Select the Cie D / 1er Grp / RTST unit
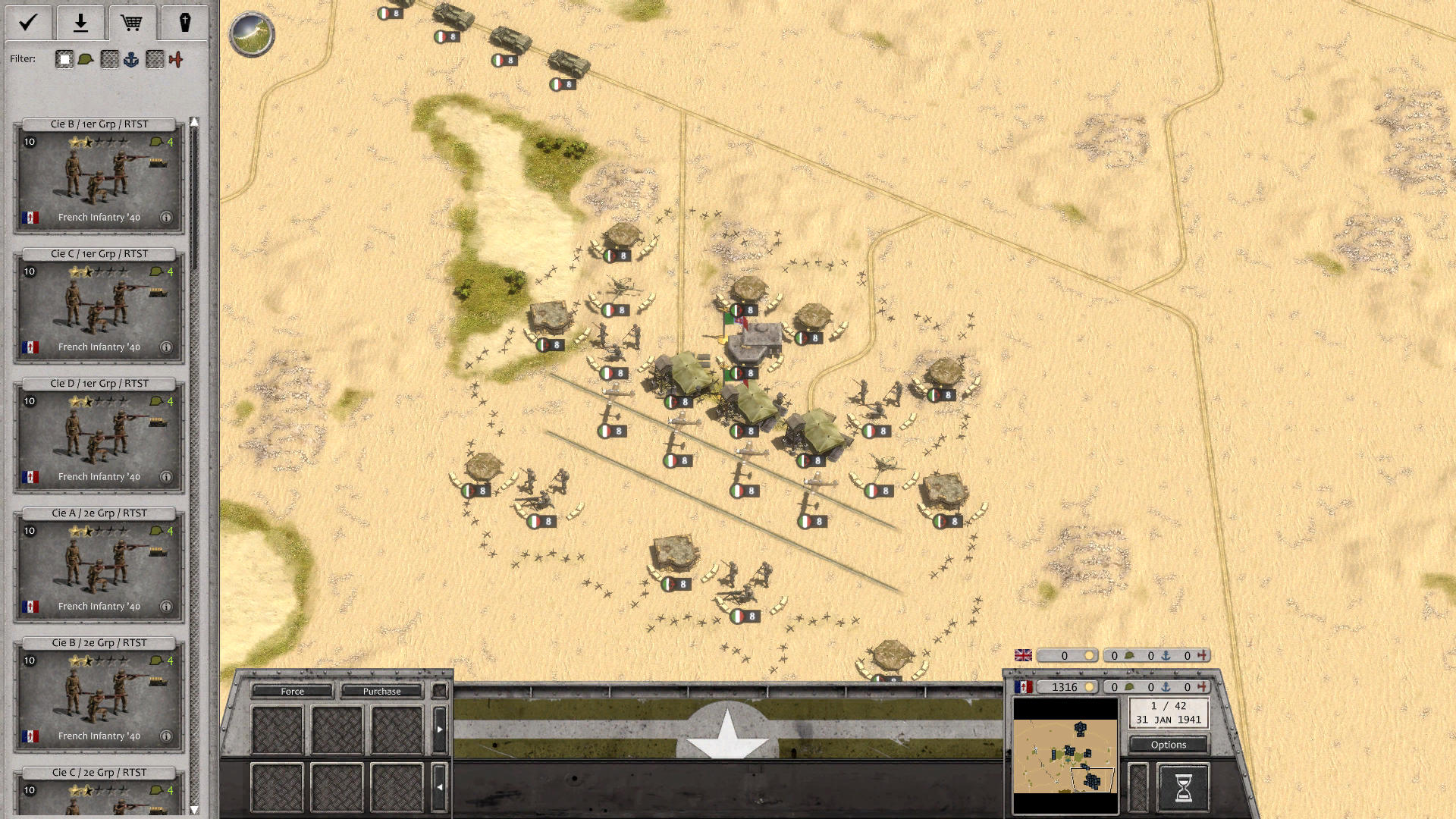The height and width of the screenshot is (819, 1456). [x=97, y=436]
